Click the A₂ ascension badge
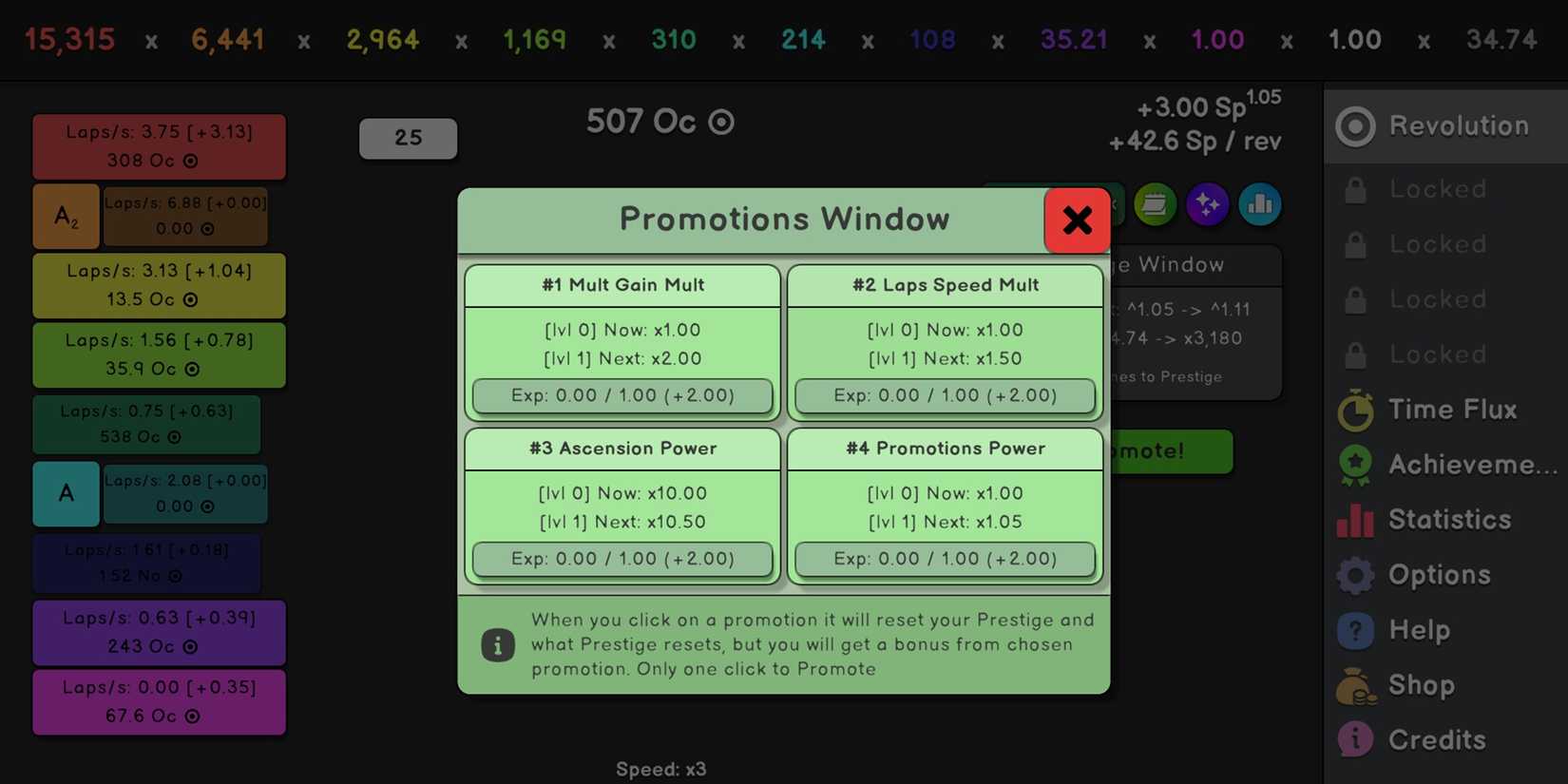 [x=66, y=216]
